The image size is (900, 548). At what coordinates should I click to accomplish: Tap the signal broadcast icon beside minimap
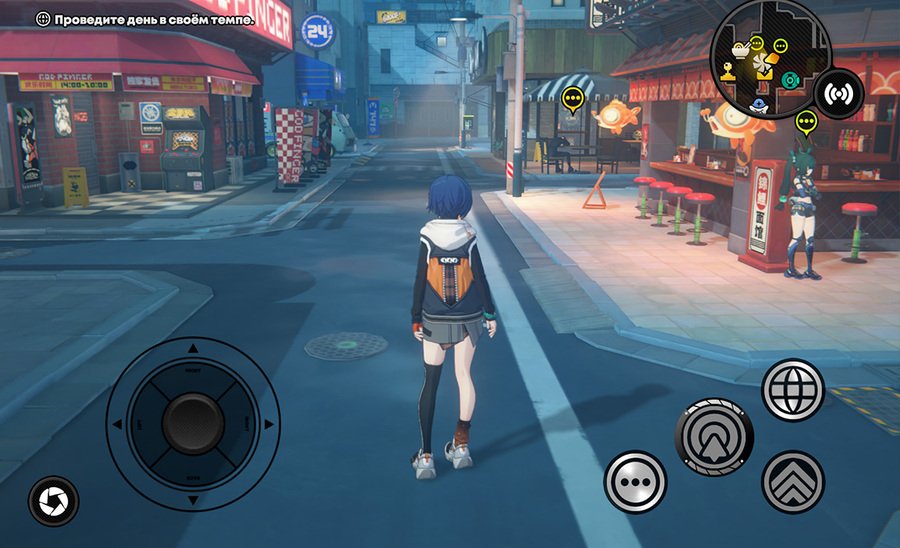coord(839,95)
